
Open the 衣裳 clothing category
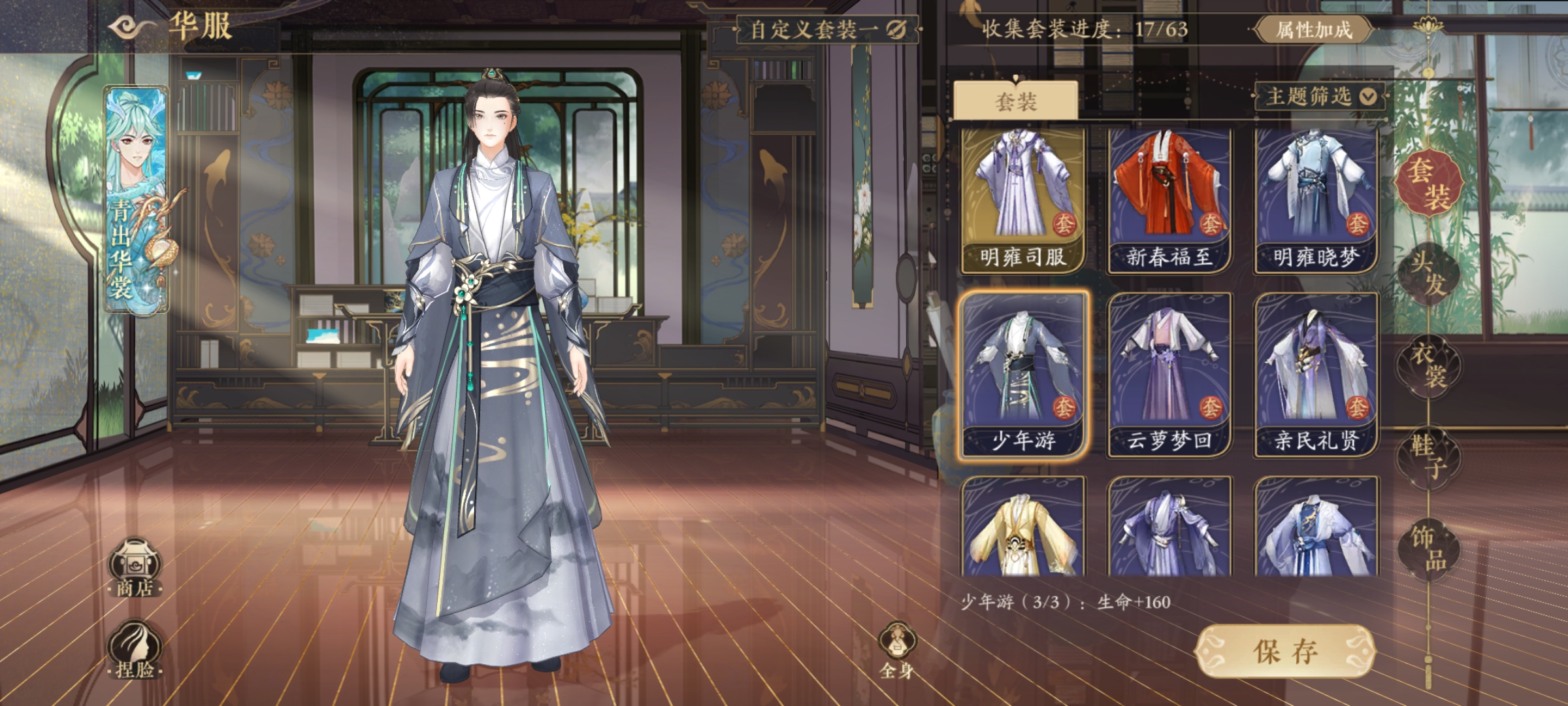1429,365
